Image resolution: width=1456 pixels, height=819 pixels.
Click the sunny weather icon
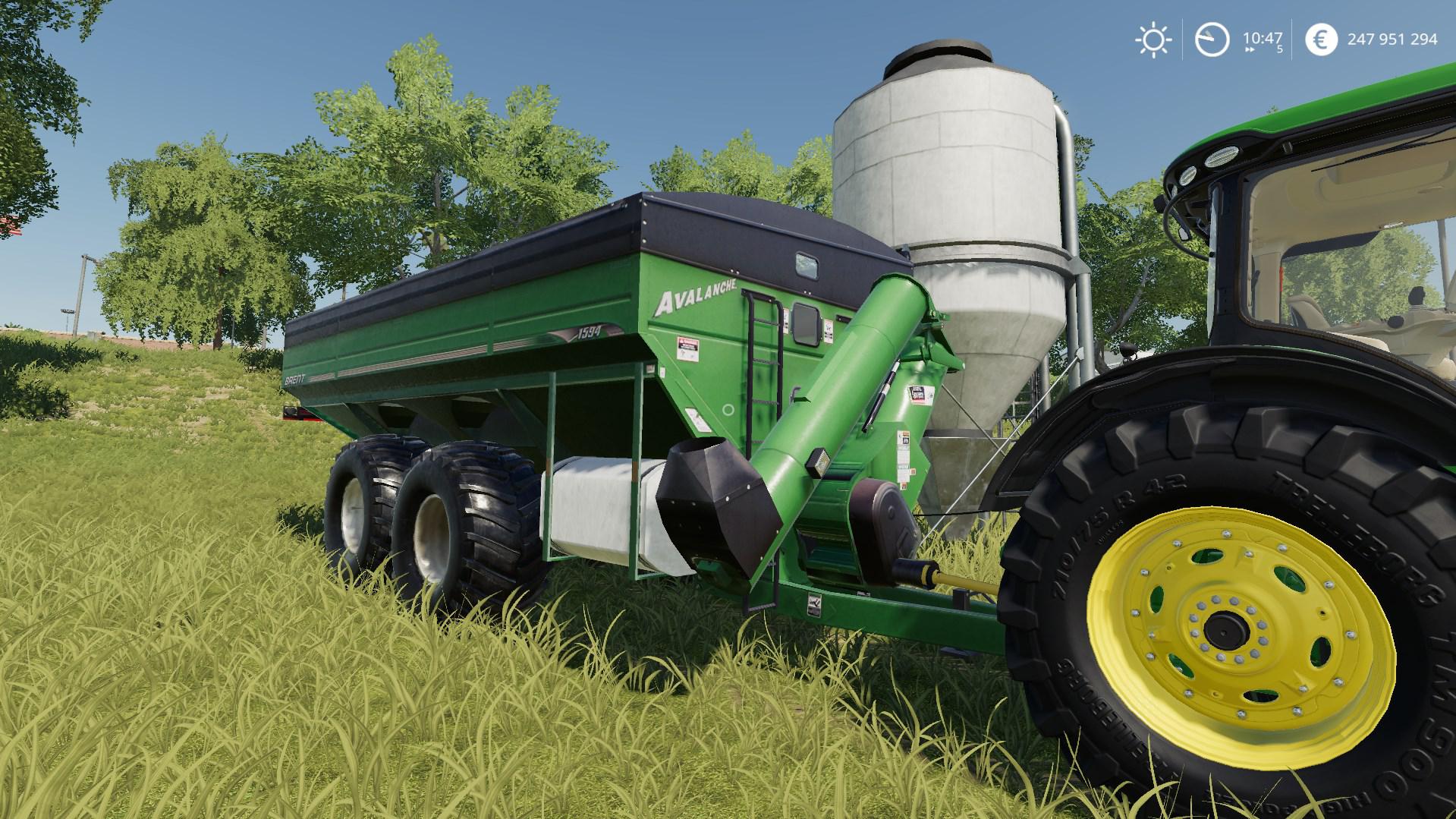click(1153, 39)
